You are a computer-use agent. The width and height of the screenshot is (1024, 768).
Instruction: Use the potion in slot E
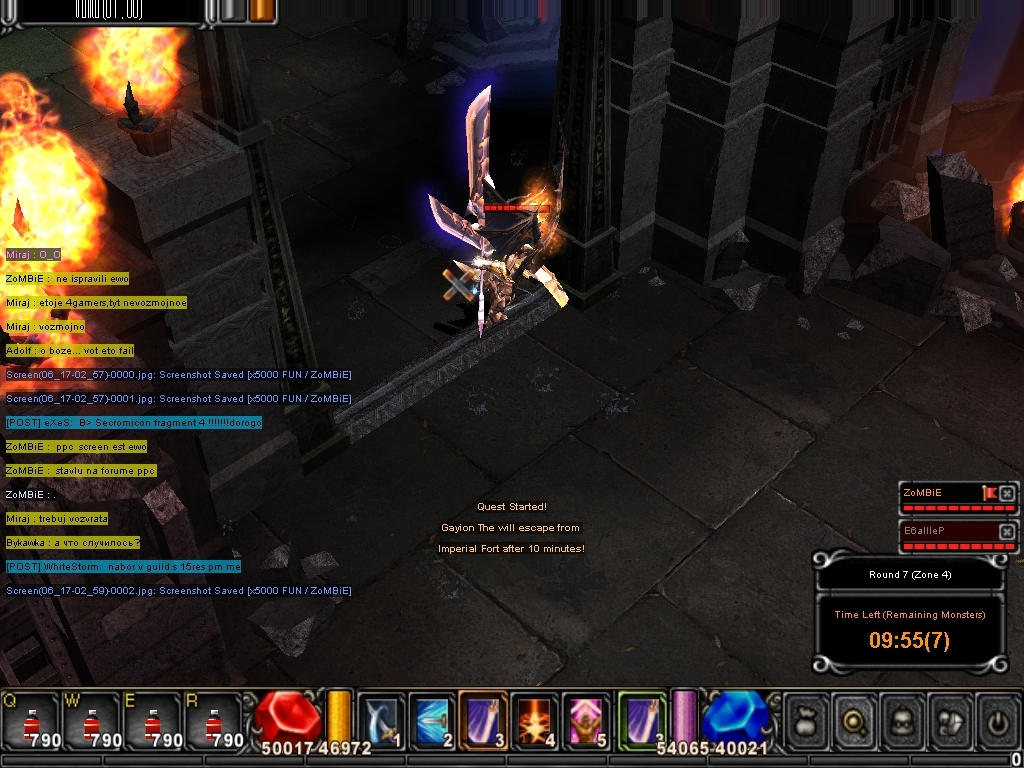click(x=153, y=722)
